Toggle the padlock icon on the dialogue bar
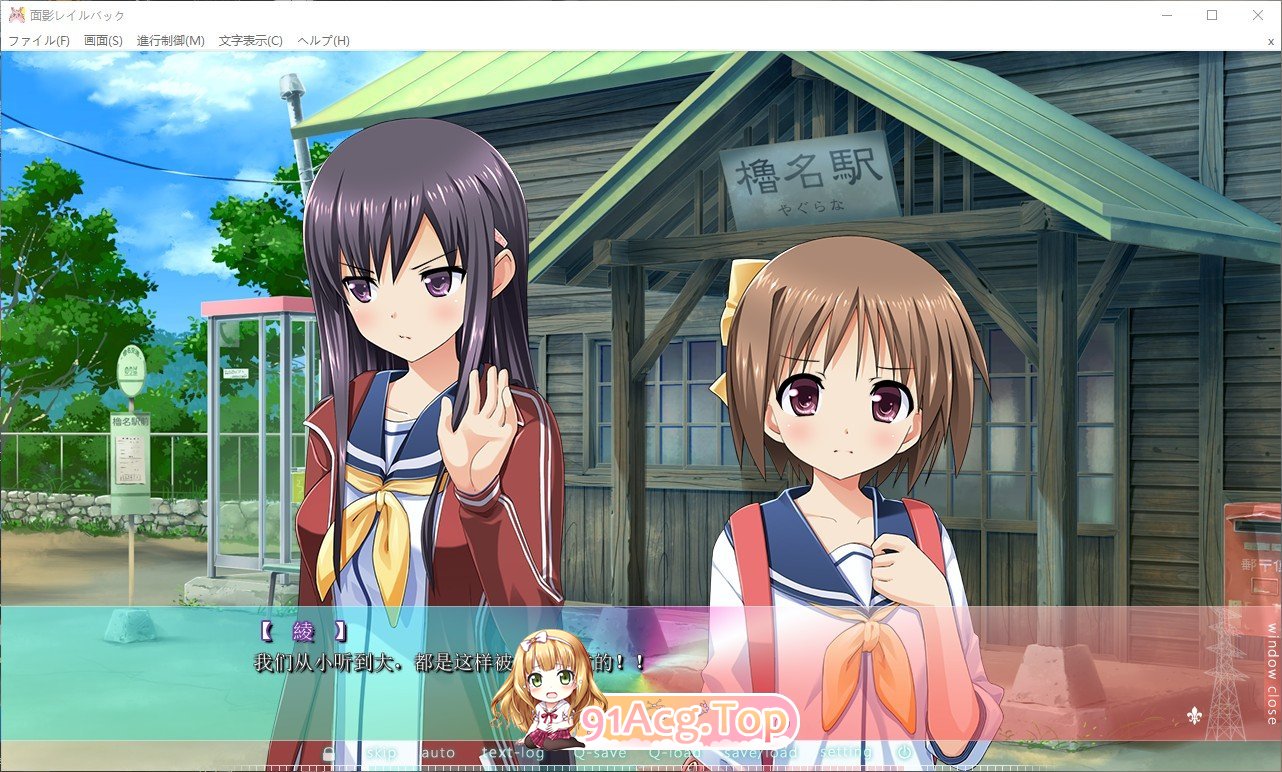The width and height of the screenshot is (1282, 772). [328, 754]
